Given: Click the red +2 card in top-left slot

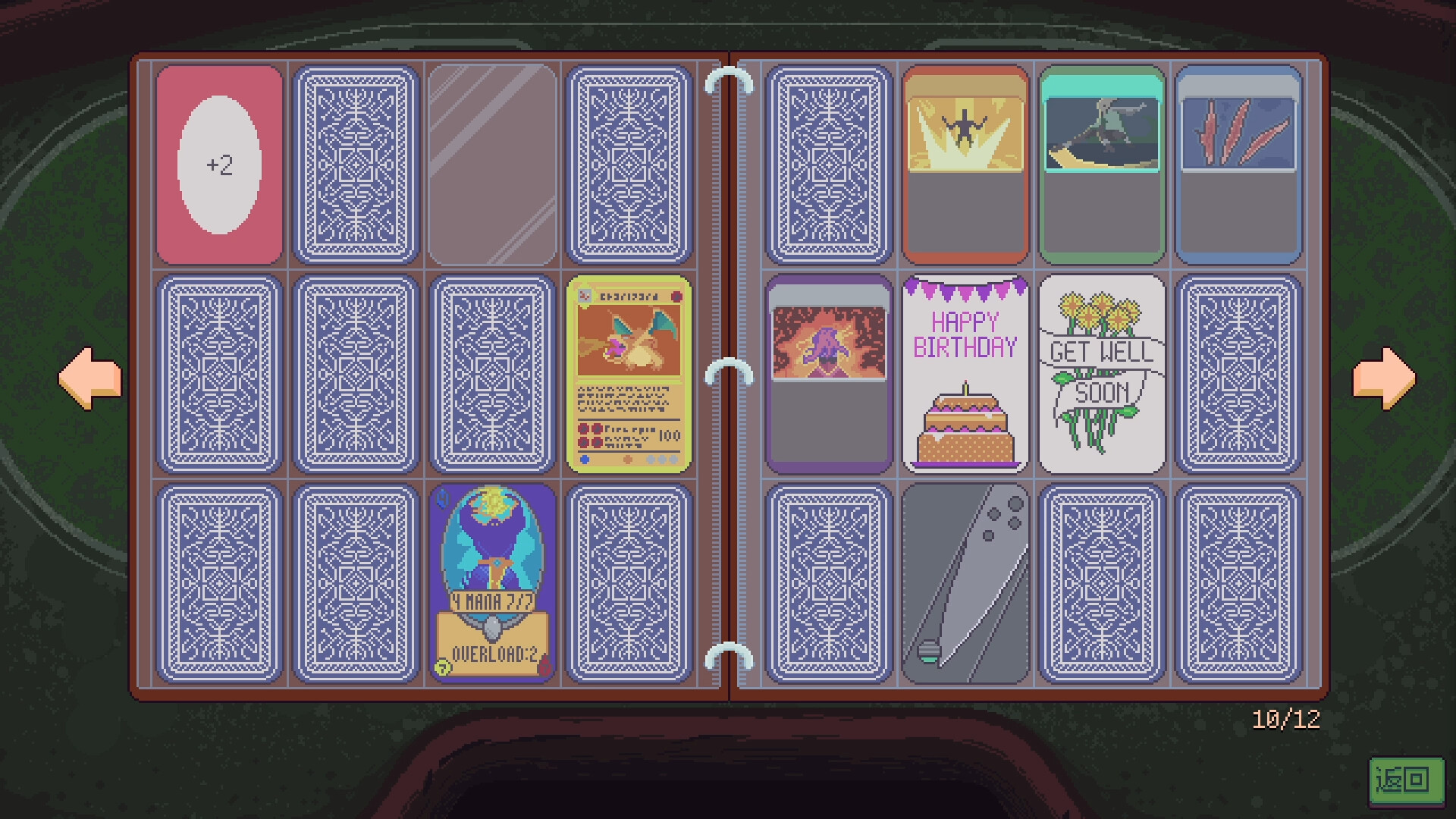Looking at the screenshot, I should pos(220,162).
